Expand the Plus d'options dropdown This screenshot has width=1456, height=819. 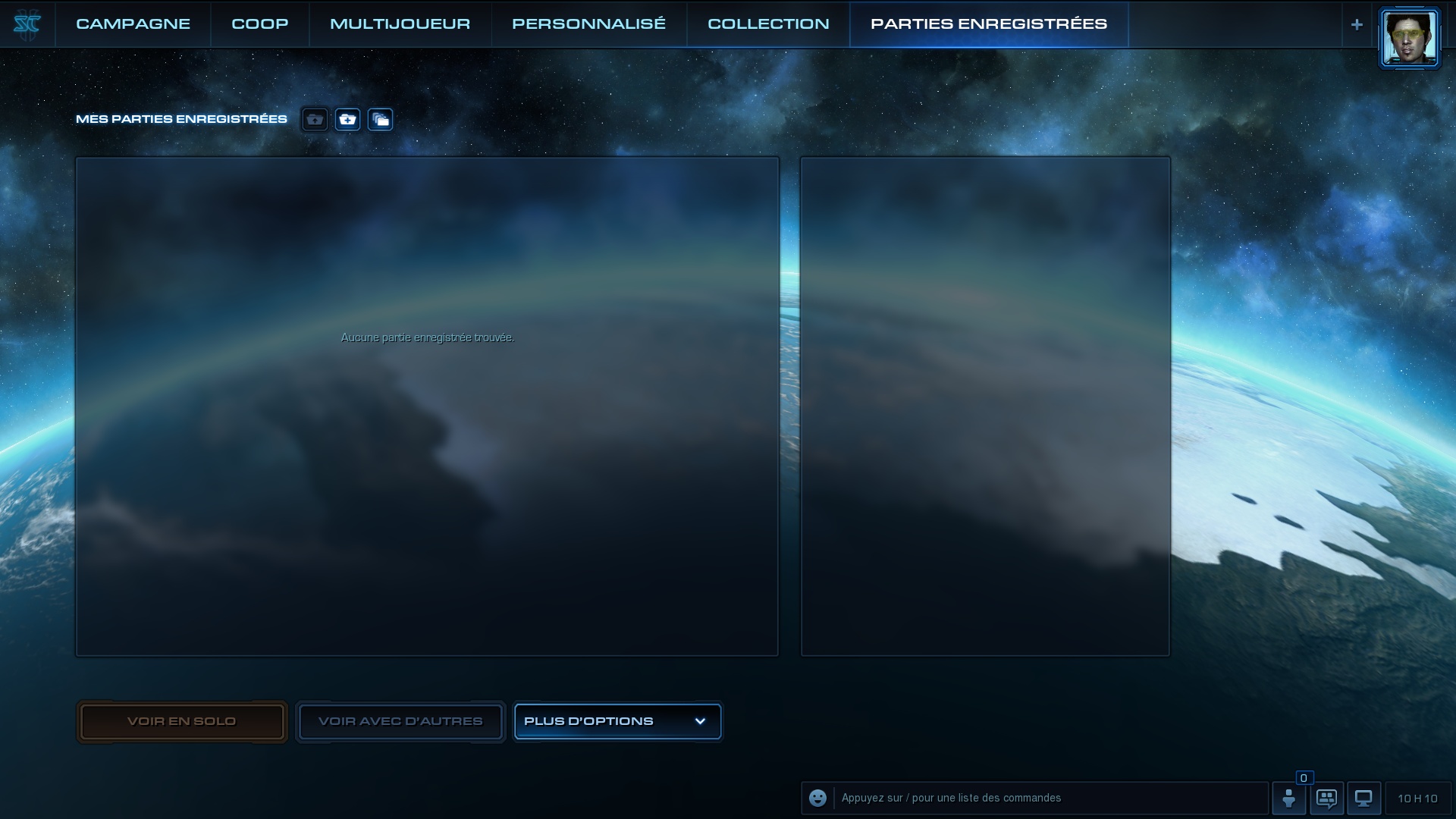pos(617,721)
